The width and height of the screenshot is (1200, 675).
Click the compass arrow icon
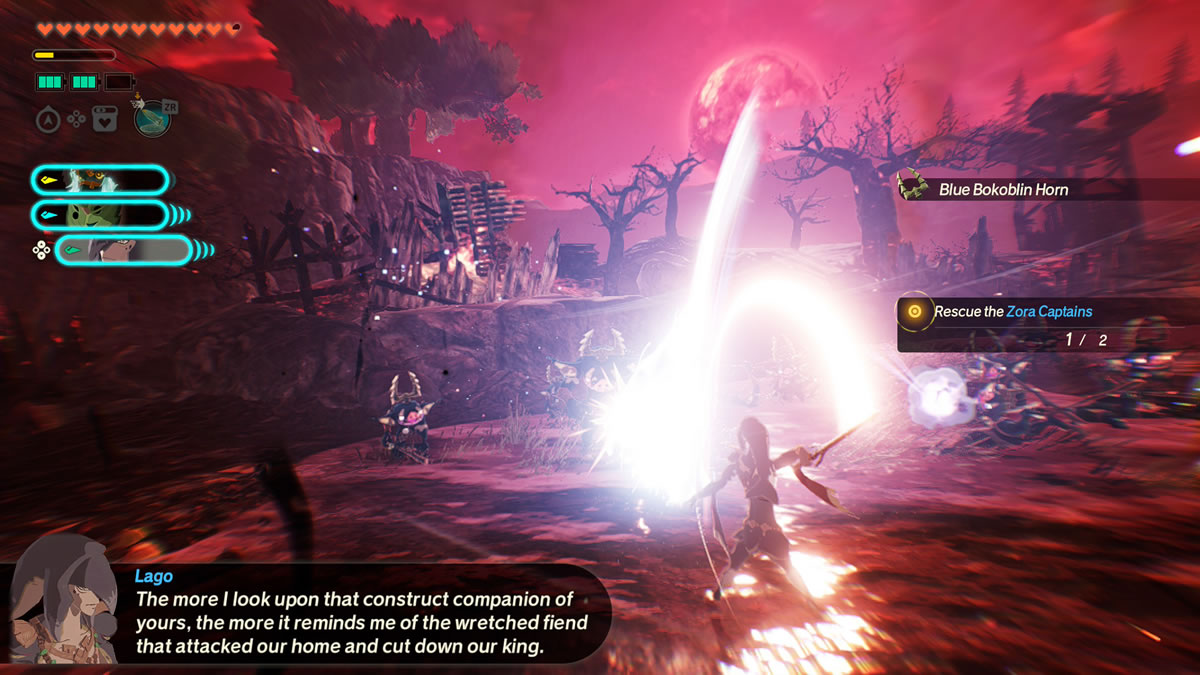47,120
